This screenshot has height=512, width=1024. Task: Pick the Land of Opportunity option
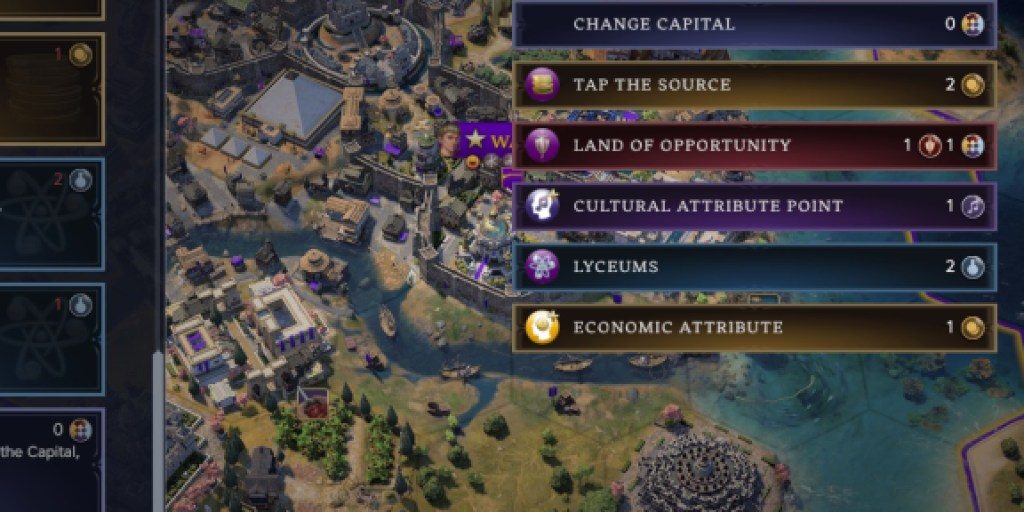click(754, 146)
